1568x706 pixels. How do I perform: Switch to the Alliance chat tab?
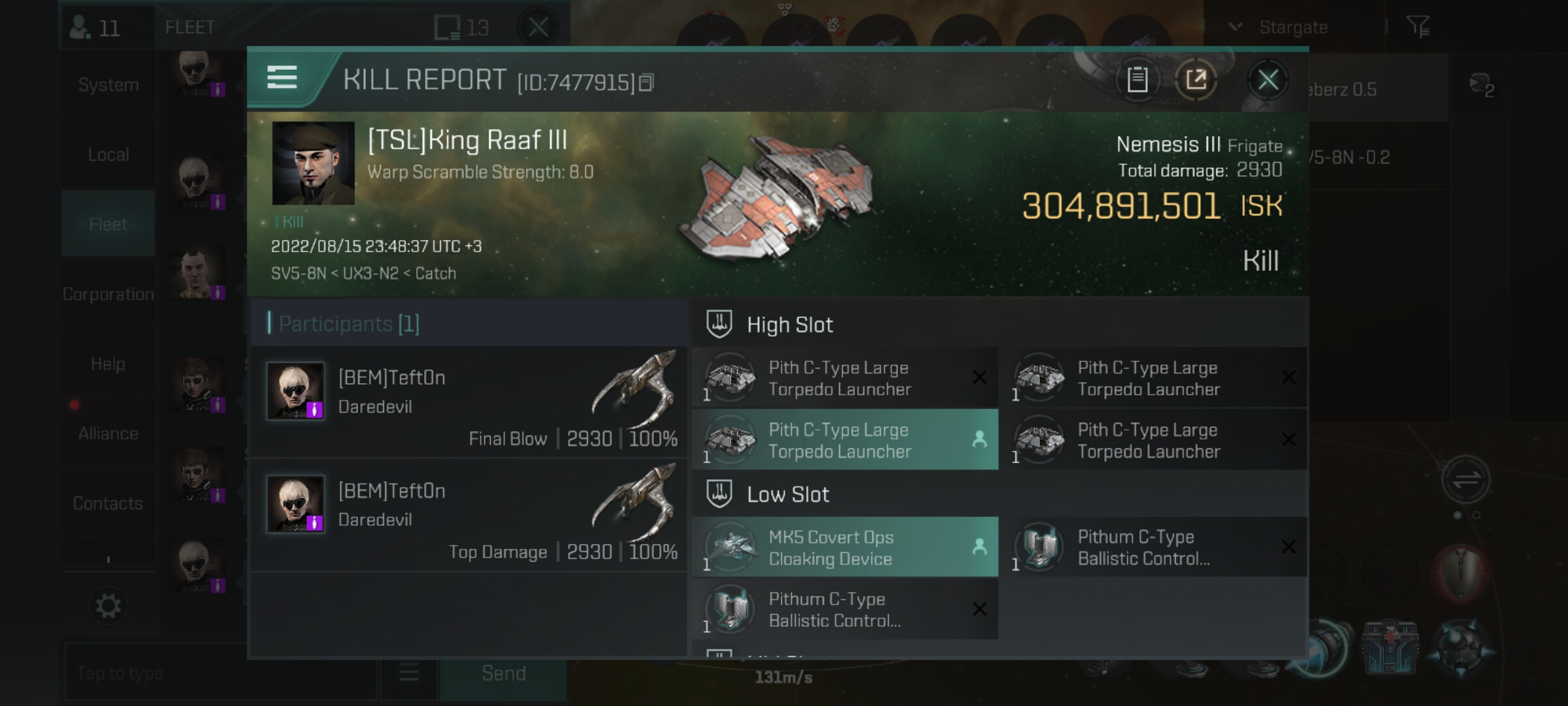(108, 433)
